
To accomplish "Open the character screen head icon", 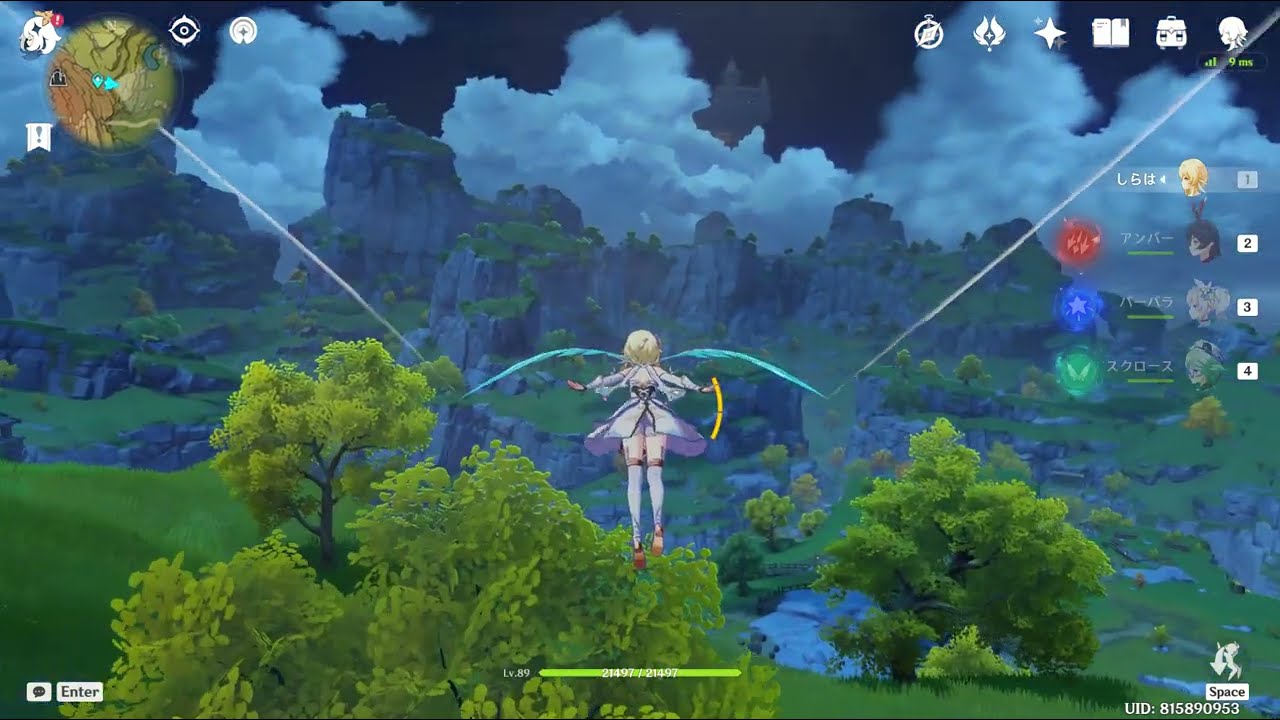I will (1231, 34).
